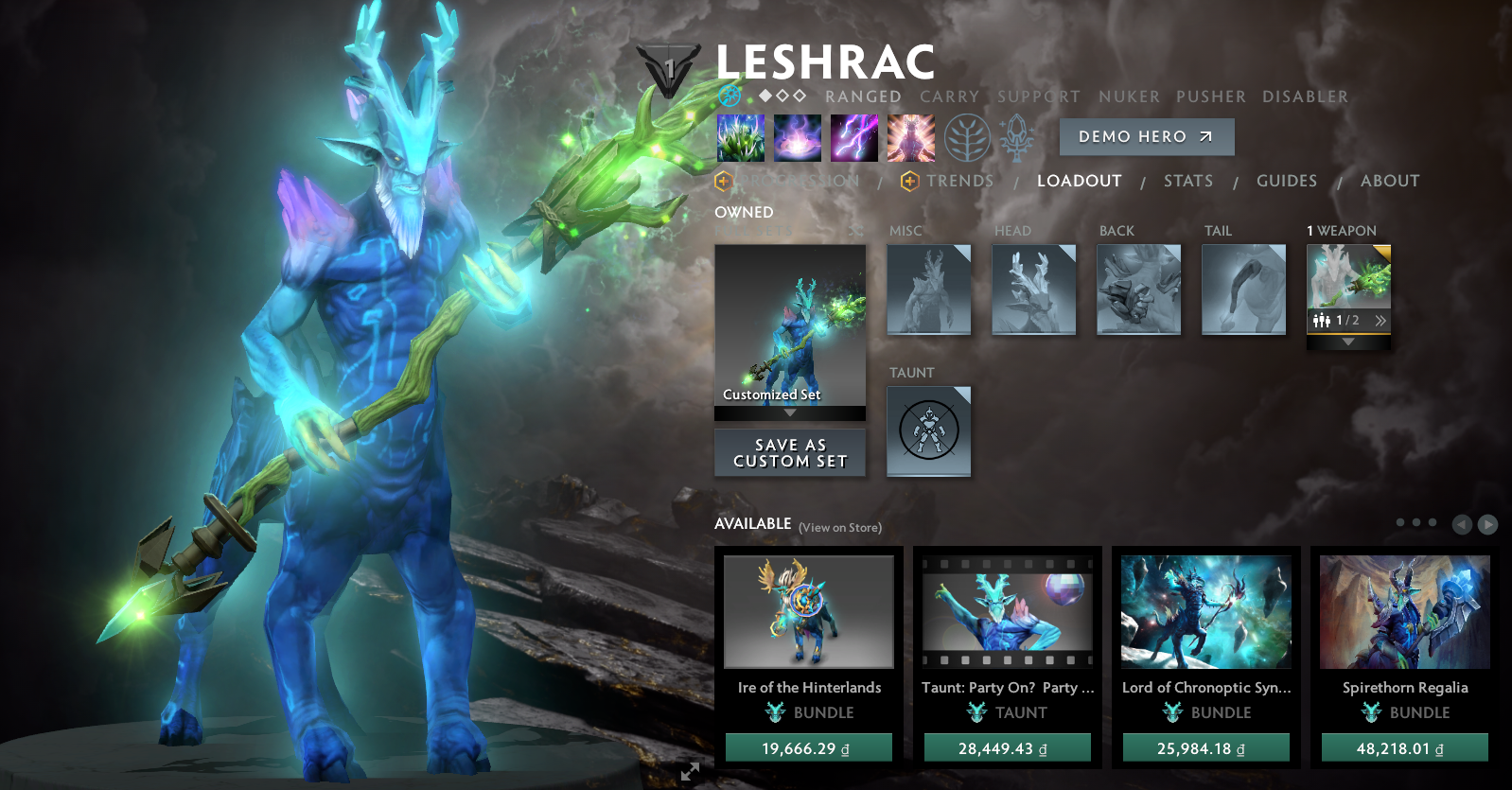Screen dimensions: 1512x790
Task: Switch to the STATS tab
Action: 1188,181
